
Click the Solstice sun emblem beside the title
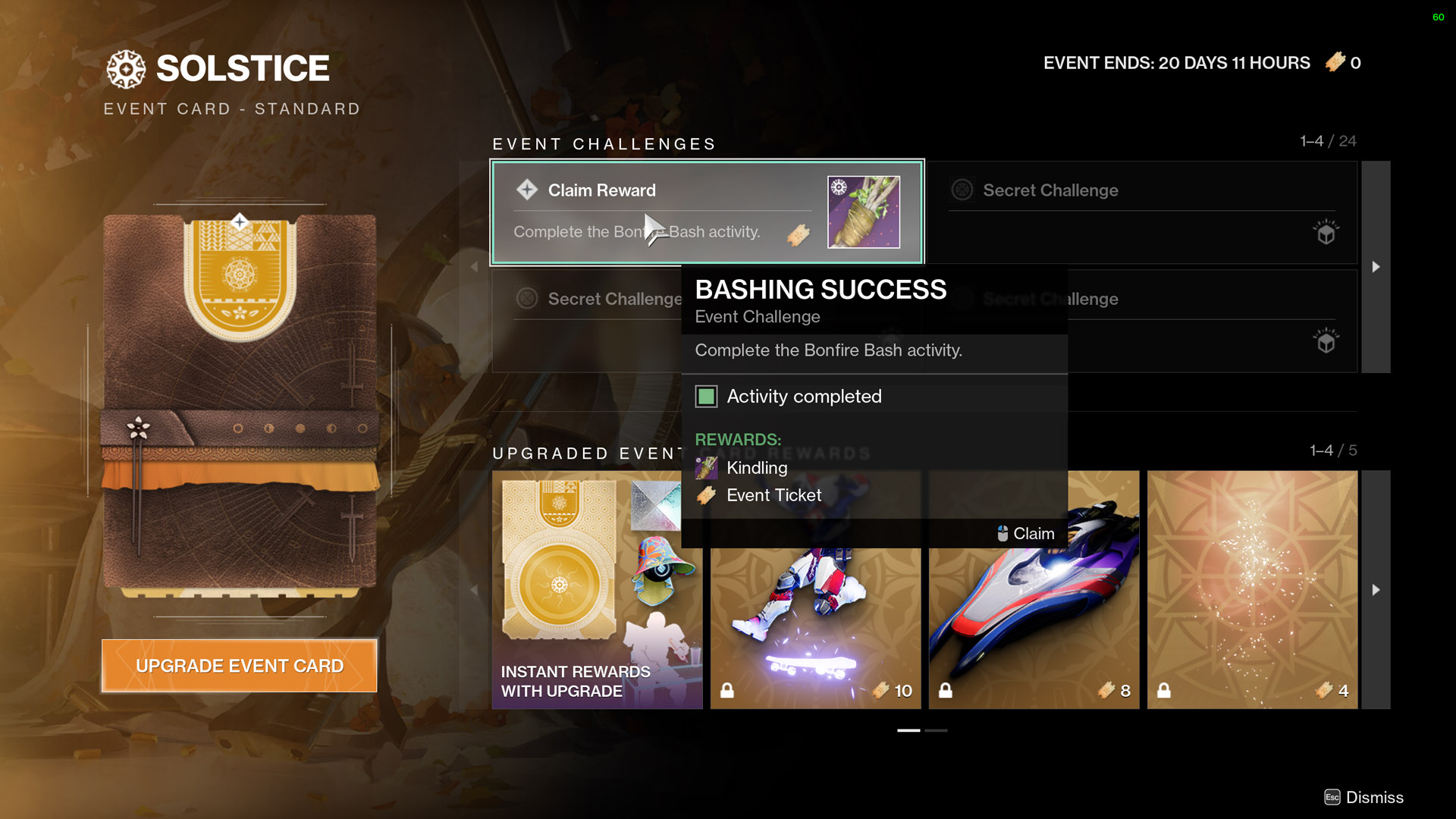point(127,69)
